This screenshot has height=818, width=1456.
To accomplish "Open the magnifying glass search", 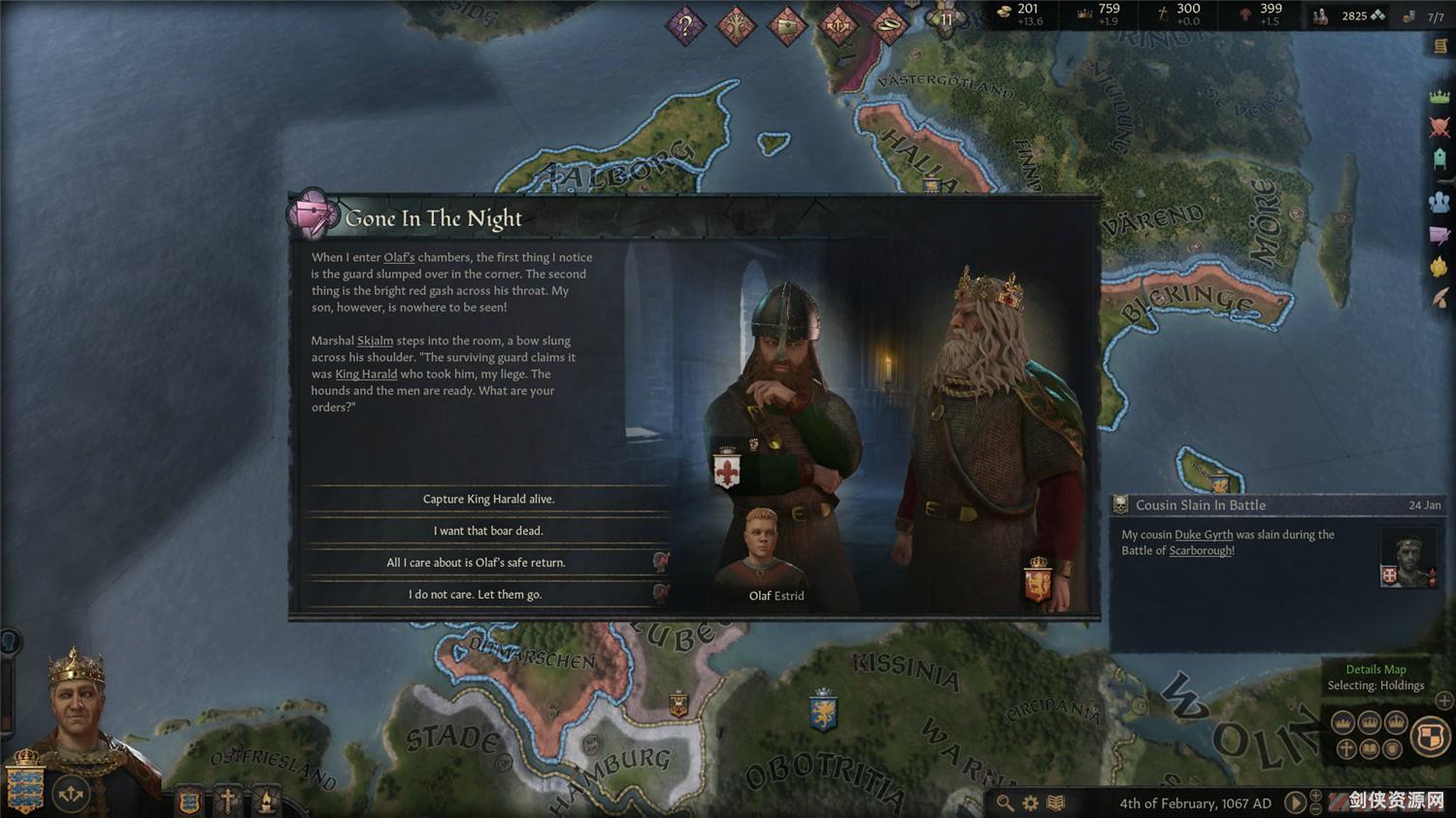I will 1006,802.
